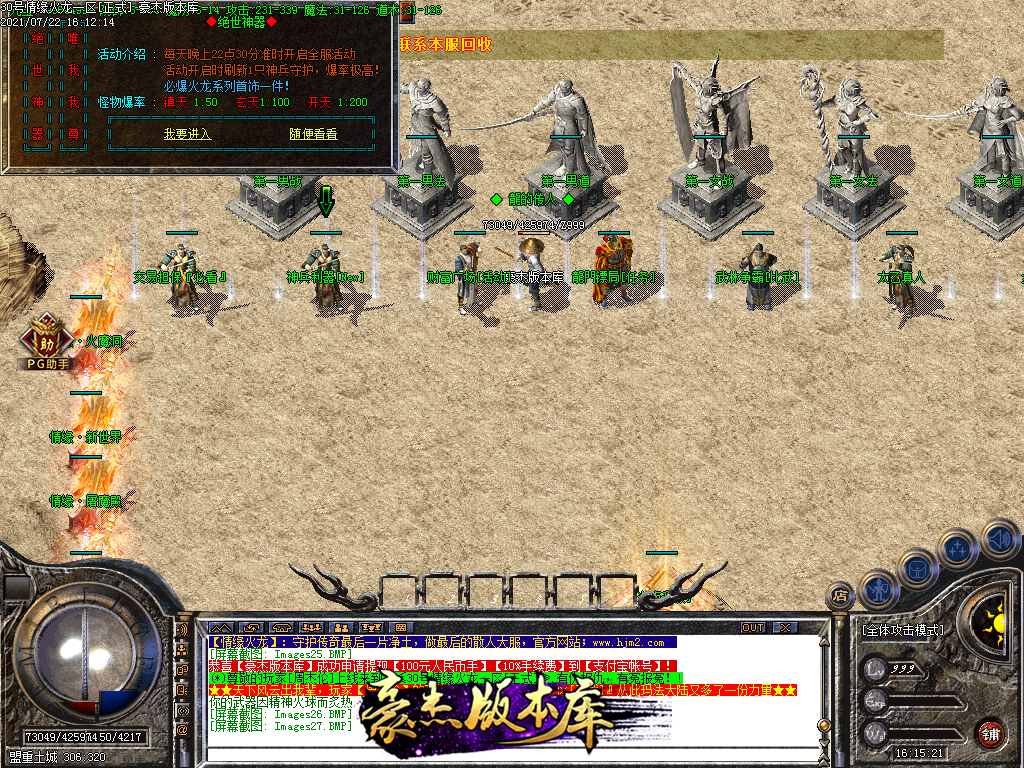Open the skills sparkle round button

[959, 549]
